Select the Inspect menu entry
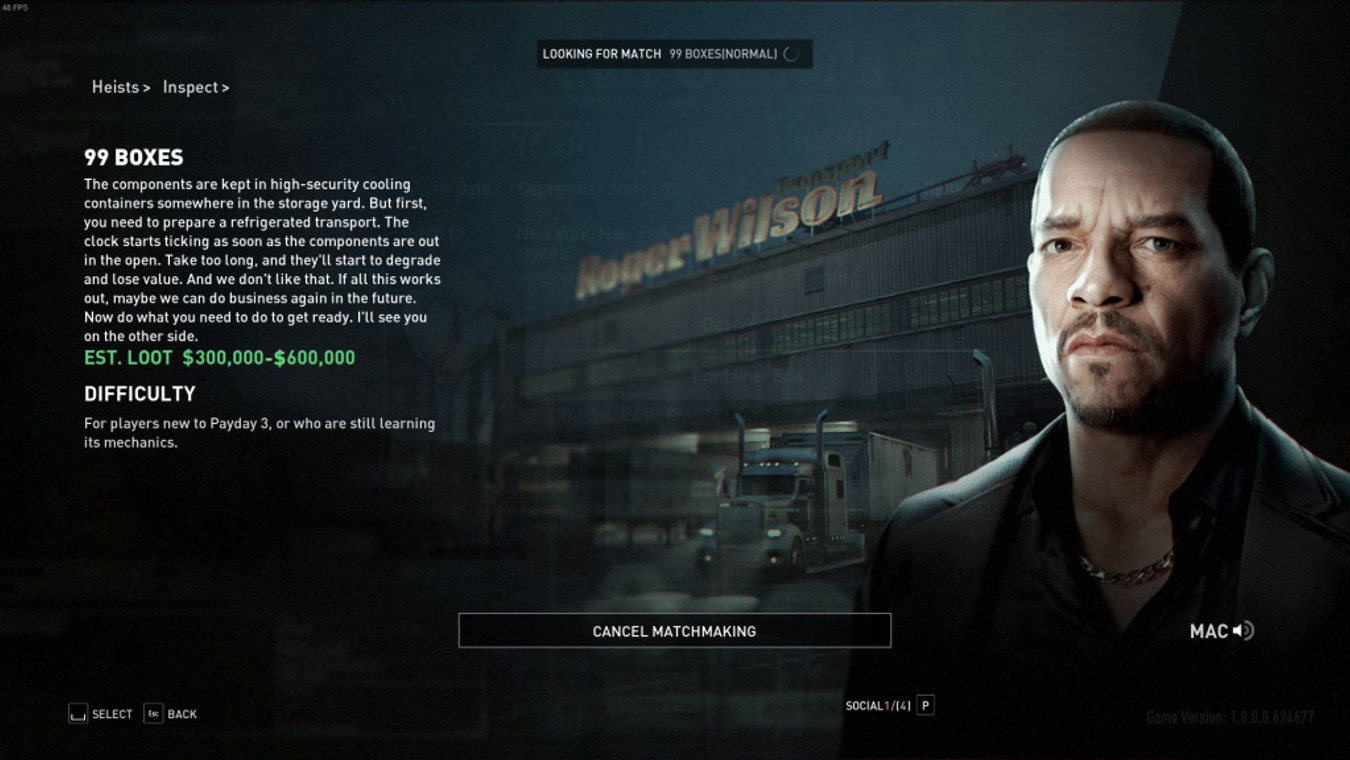Screen dimensions: 1350x760 [190, 87]
